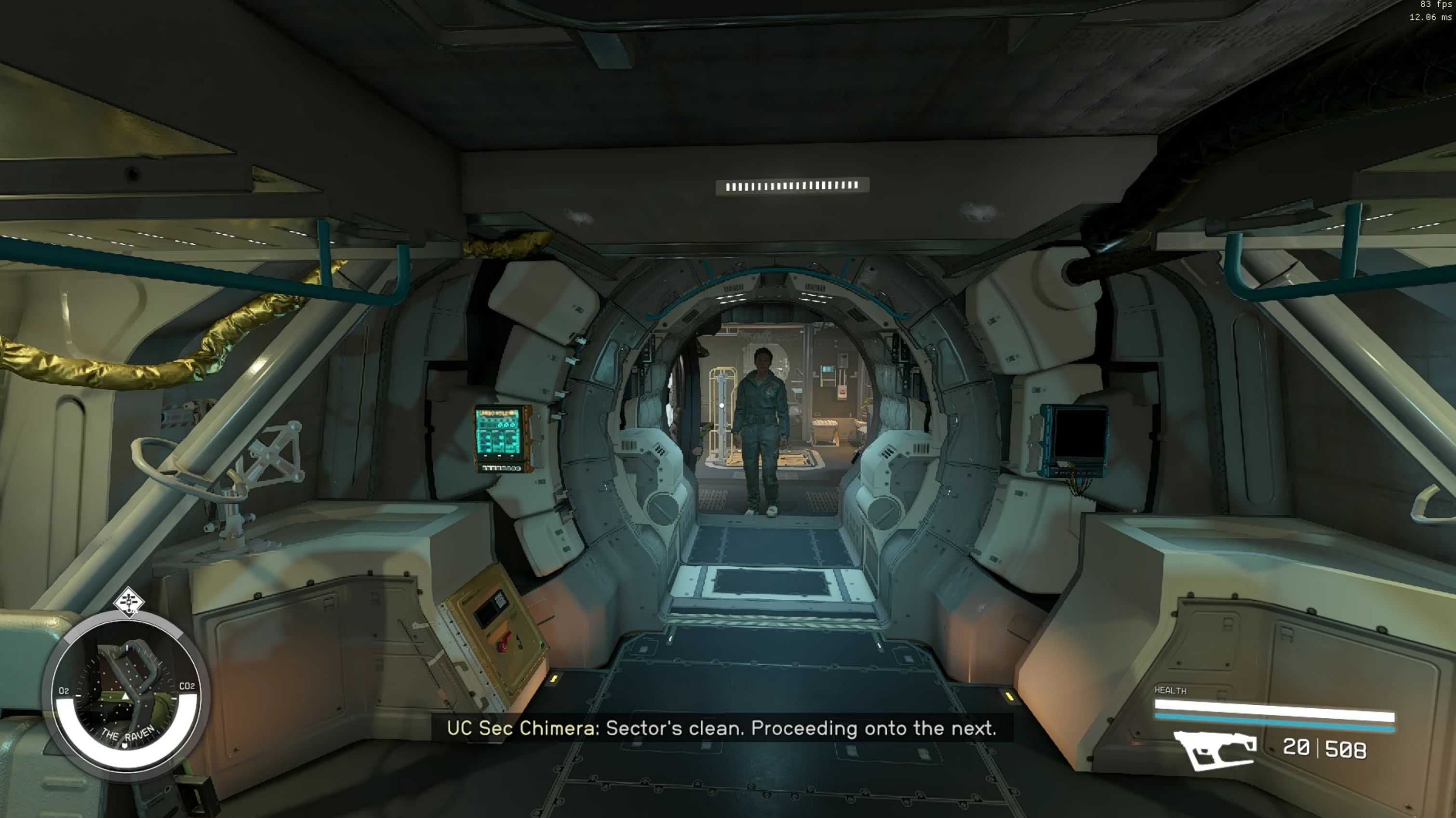Click the equipped pistol weapon icon
1456x818 pixels.
tap(1214, 749)
